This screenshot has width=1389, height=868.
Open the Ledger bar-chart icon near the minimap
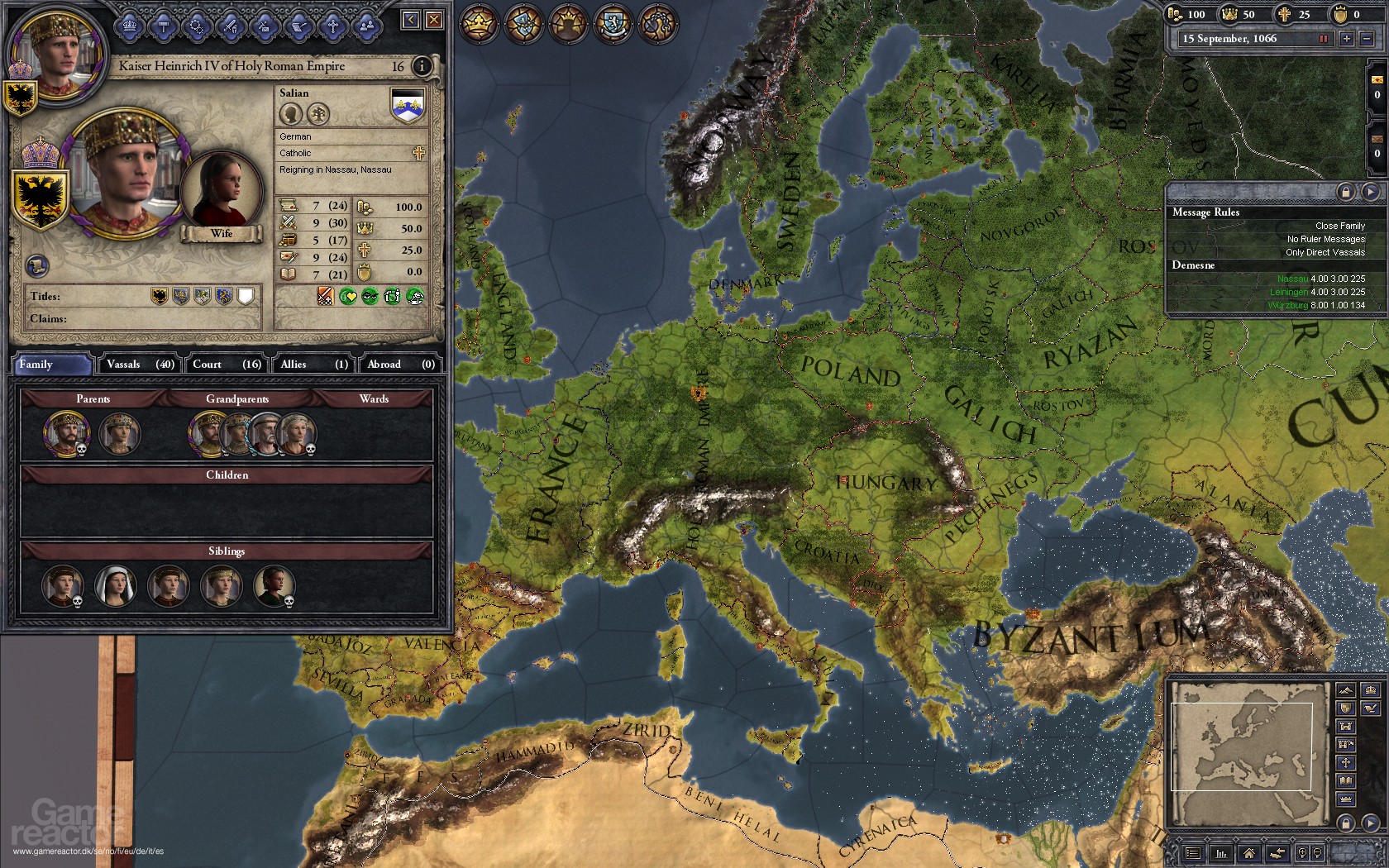[1221, 853]
